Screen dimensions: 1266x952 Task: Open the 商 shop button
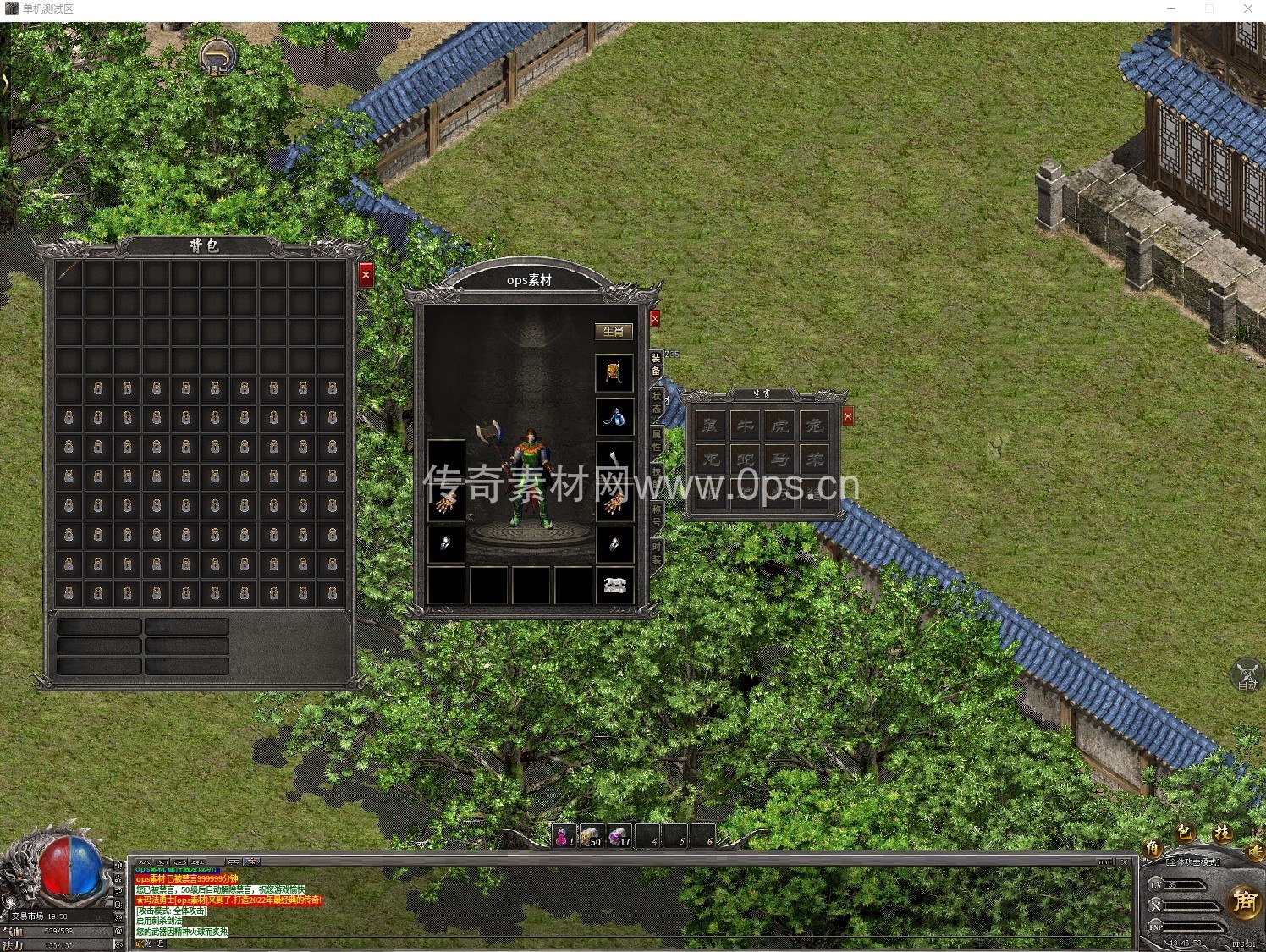1244,900
